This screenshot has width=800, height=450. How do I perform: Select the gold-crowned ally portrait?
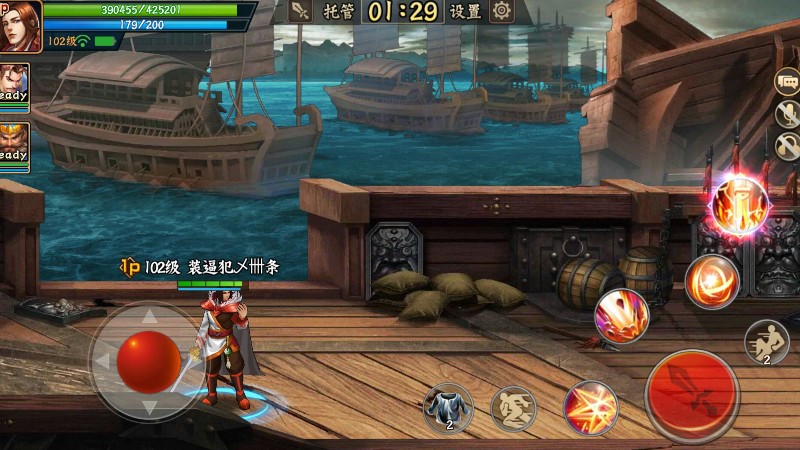coord(13,142)
